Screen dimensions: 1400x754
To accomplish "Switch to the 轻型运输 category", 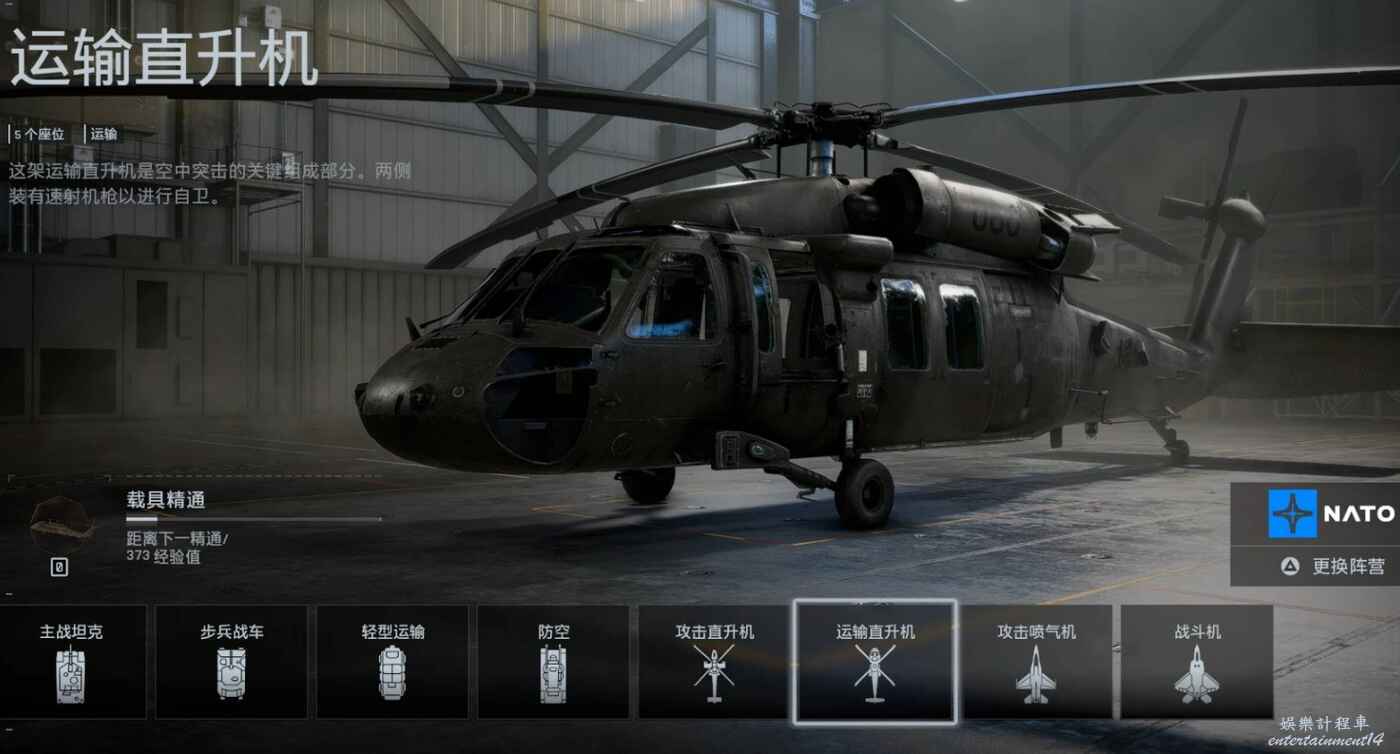I will point(392,661).
